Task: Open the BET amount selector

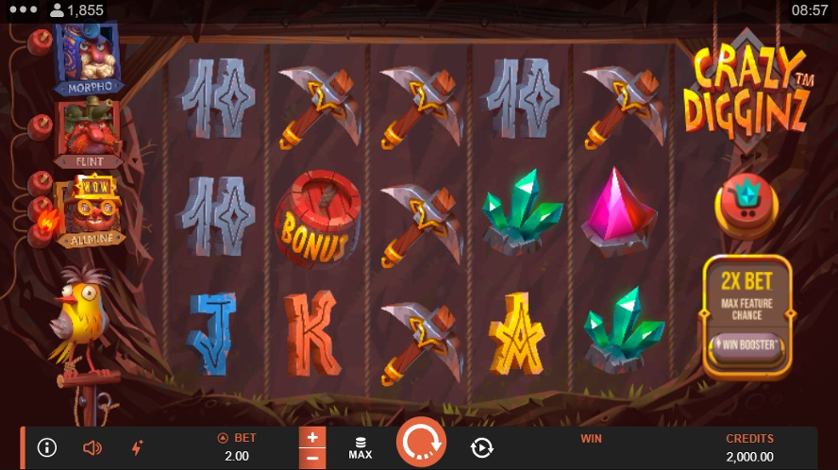Action: pyautogui.click(x=237, y=448)
